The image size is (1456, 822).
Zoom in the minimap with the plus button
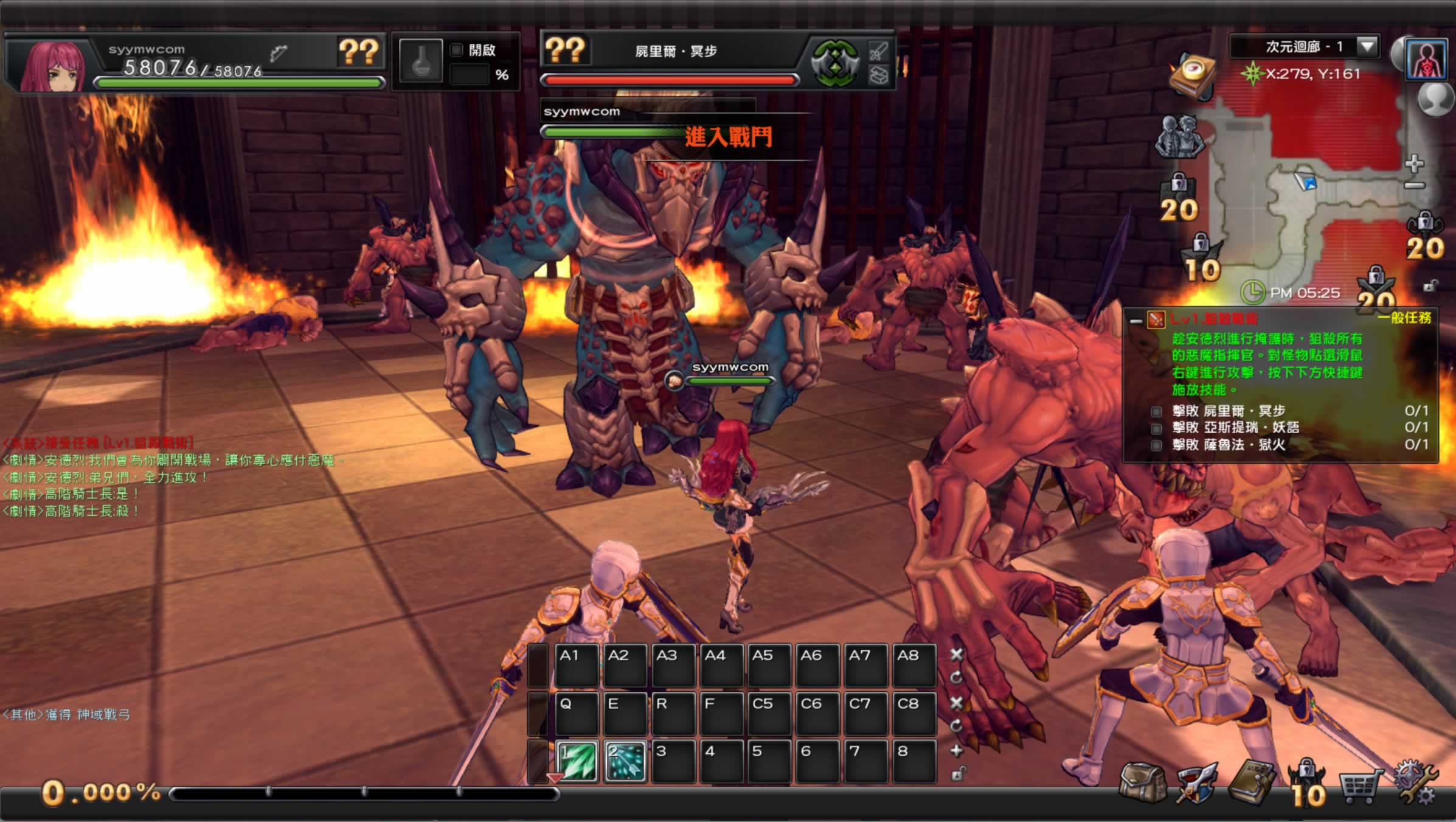[1415, 163]
